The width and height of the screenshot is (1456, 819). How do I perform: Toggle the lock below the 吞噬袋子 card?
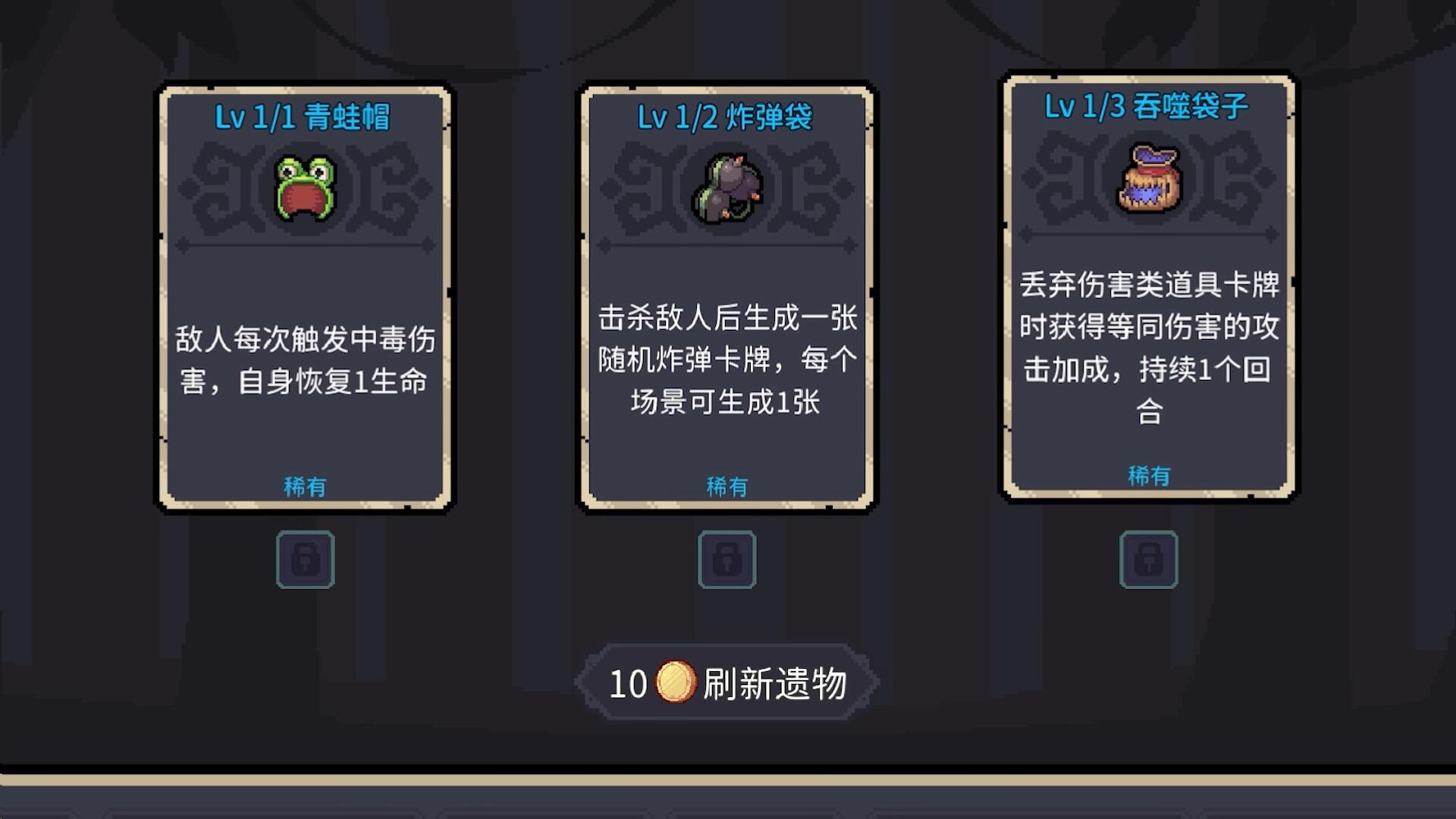pos(1148,560)
